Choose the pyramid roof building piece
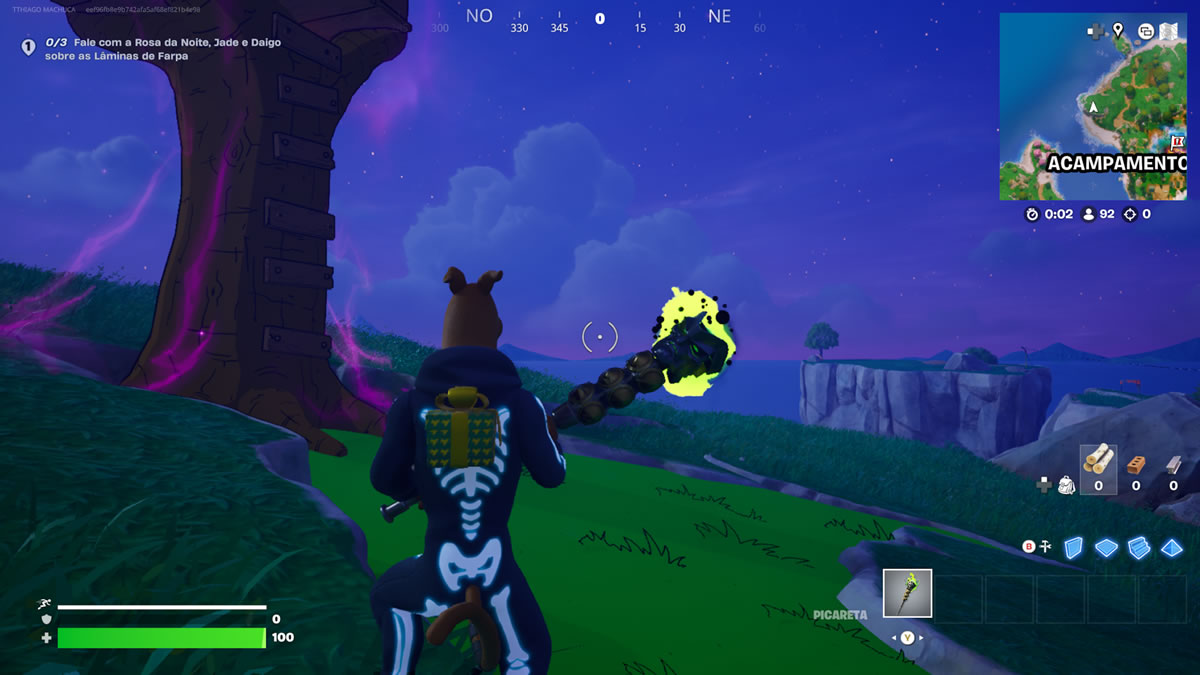This screenshot has width=1200, height=675. (1172, 547)
